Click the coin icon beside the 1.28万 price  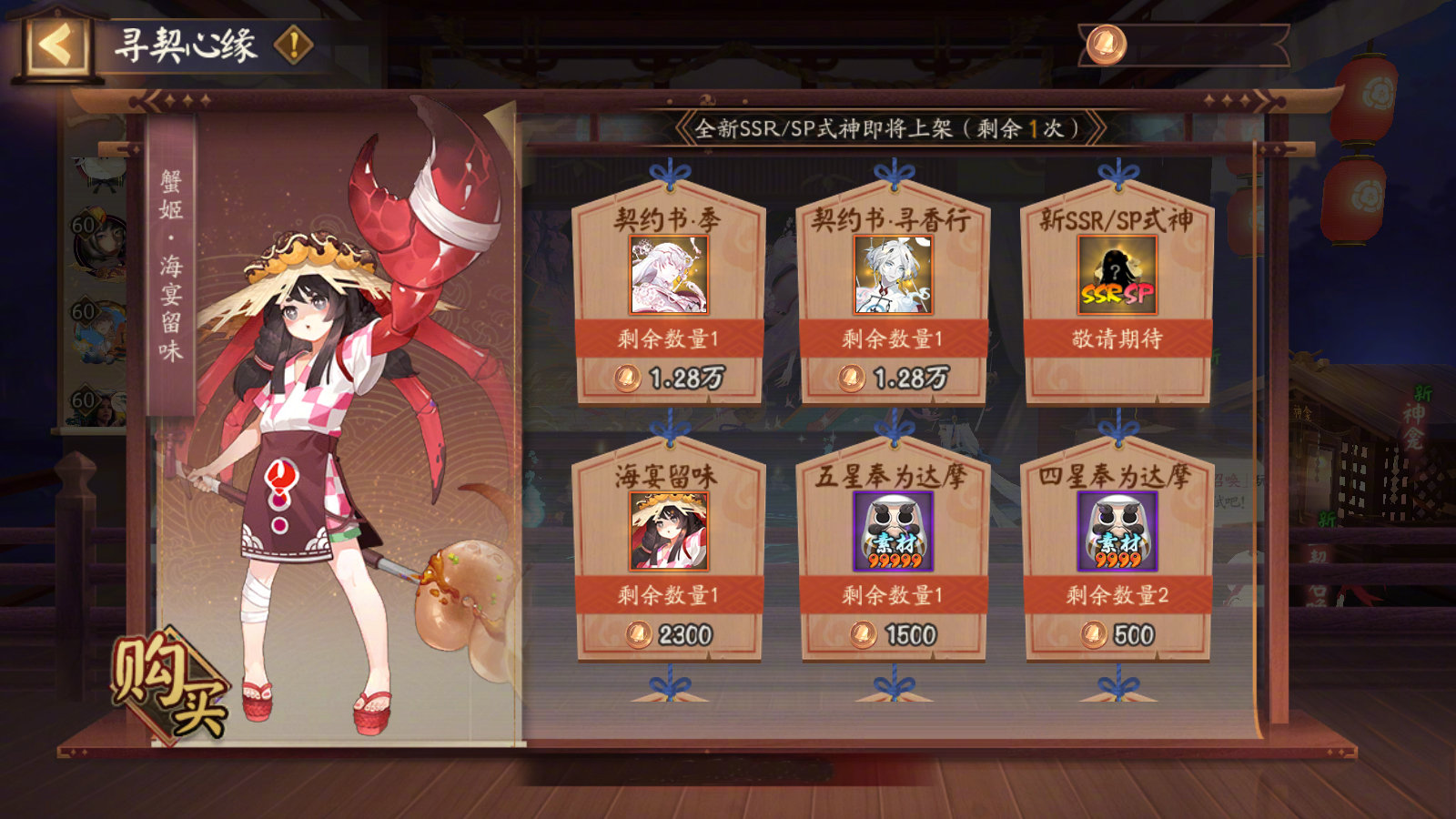tap(626, 376)
